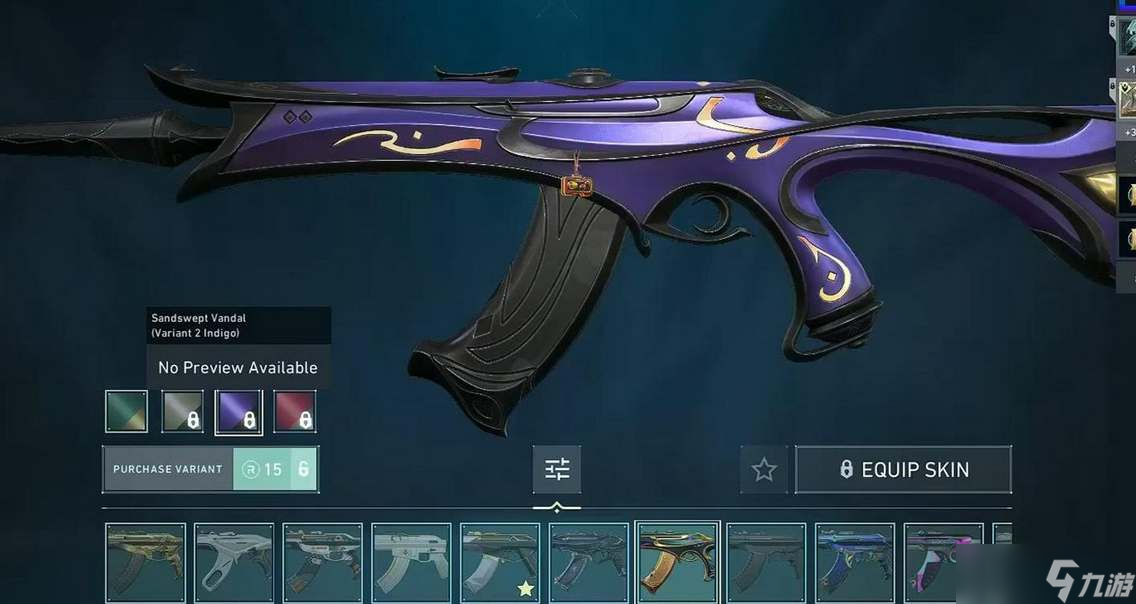This screenshot has width=1136, height=604.
Task: Choose the locked grey color variant
Action: [x=183, y=411]
